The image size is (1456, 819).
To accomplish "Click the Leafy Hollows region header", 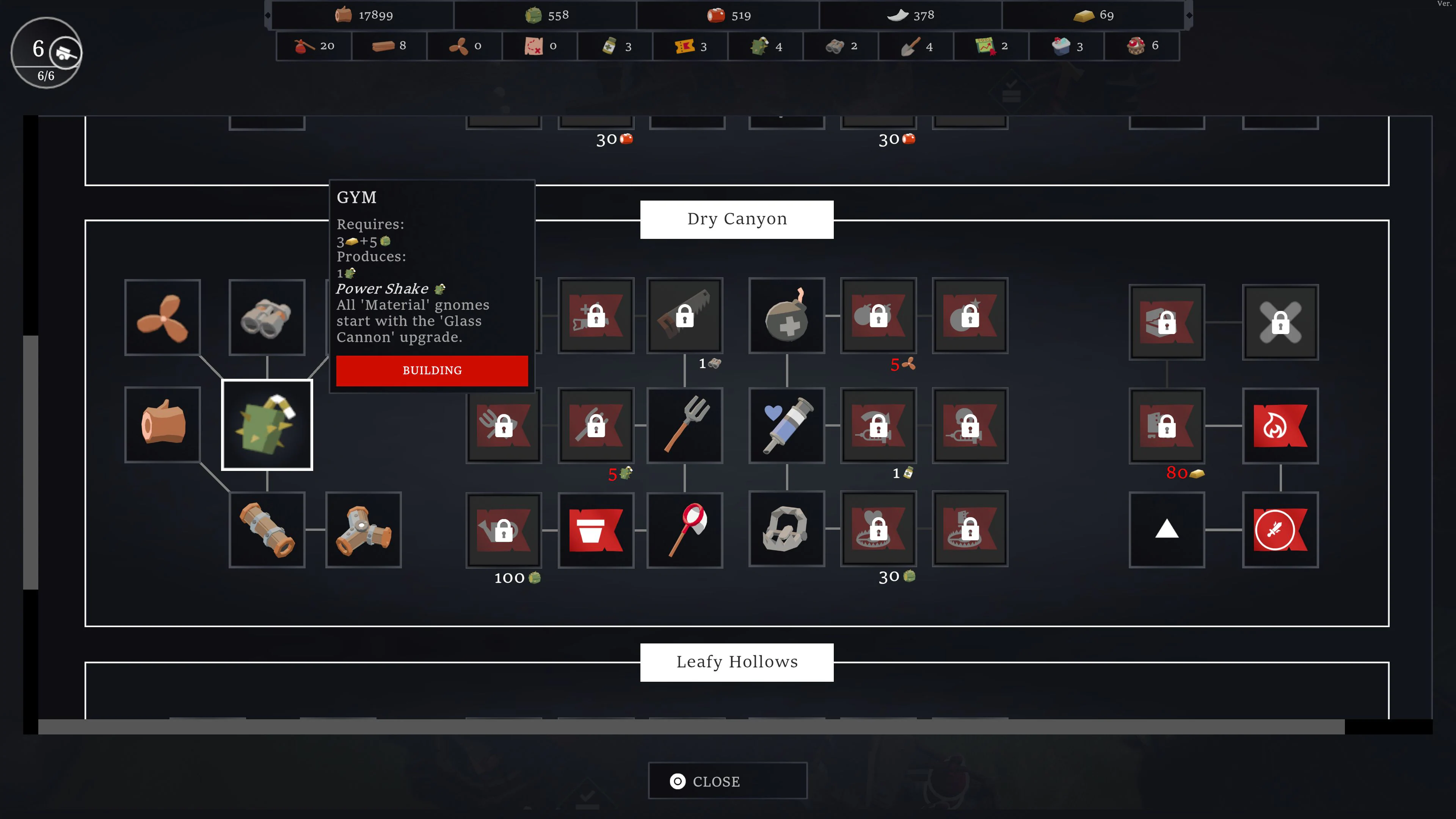I will tap(736, 662).
